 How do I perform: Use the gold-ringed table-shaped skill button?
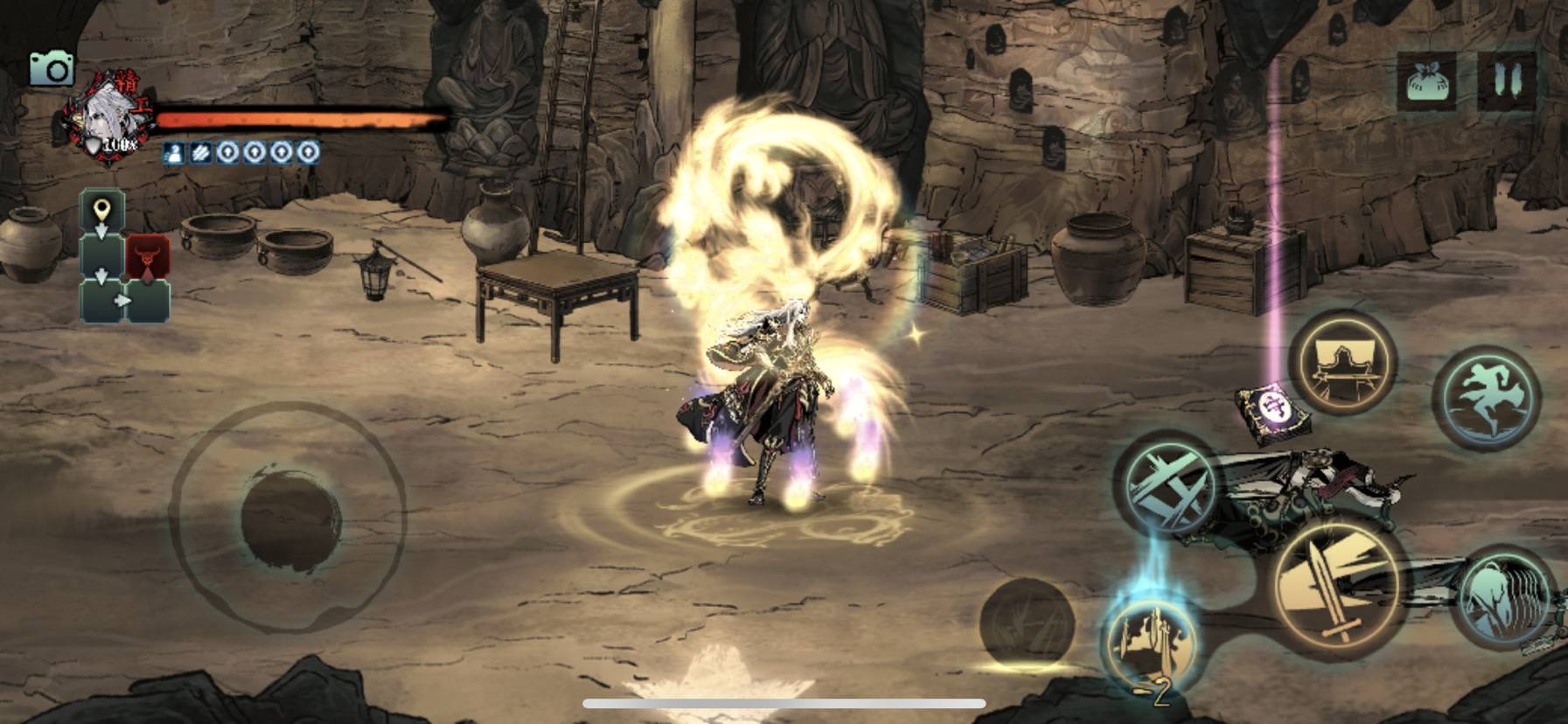[x=1343, y=361]
